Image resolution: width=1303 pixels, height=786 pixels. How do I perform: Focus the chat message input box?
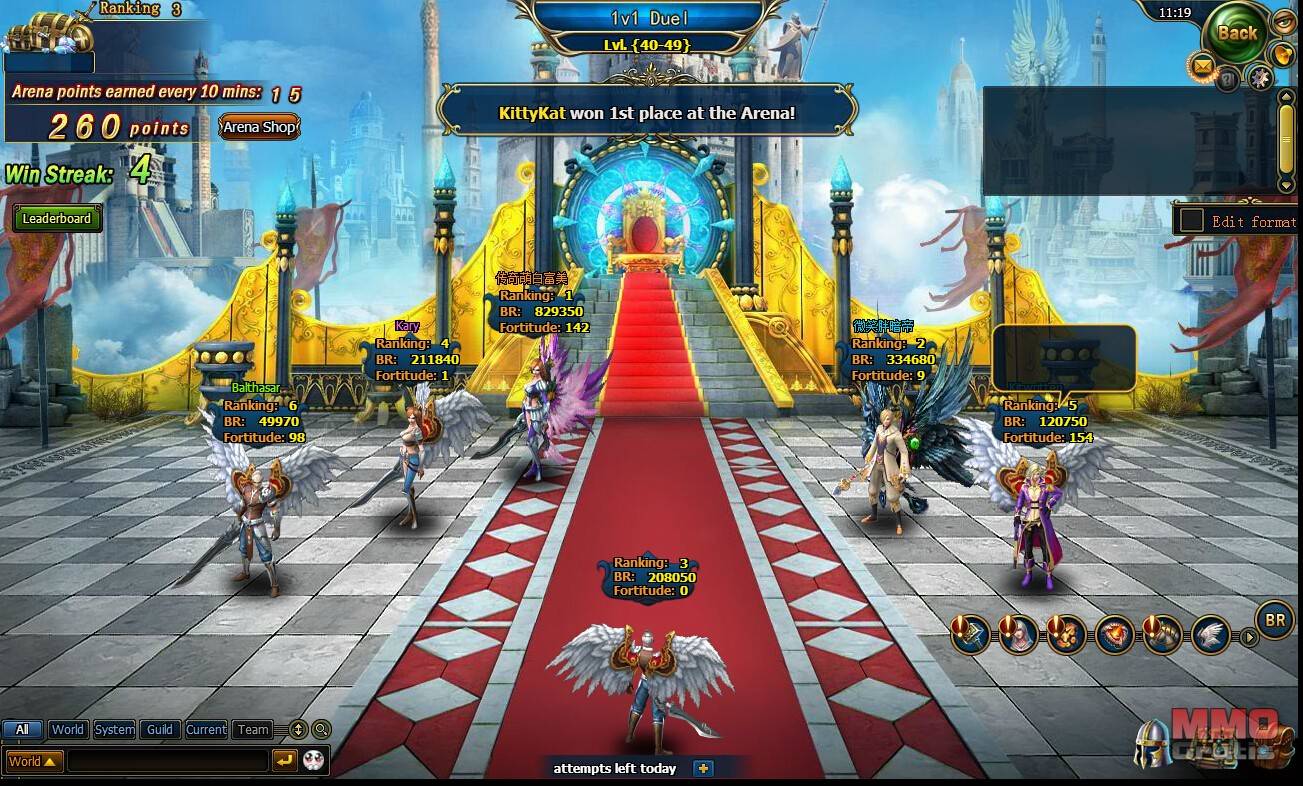pos(167,761)
